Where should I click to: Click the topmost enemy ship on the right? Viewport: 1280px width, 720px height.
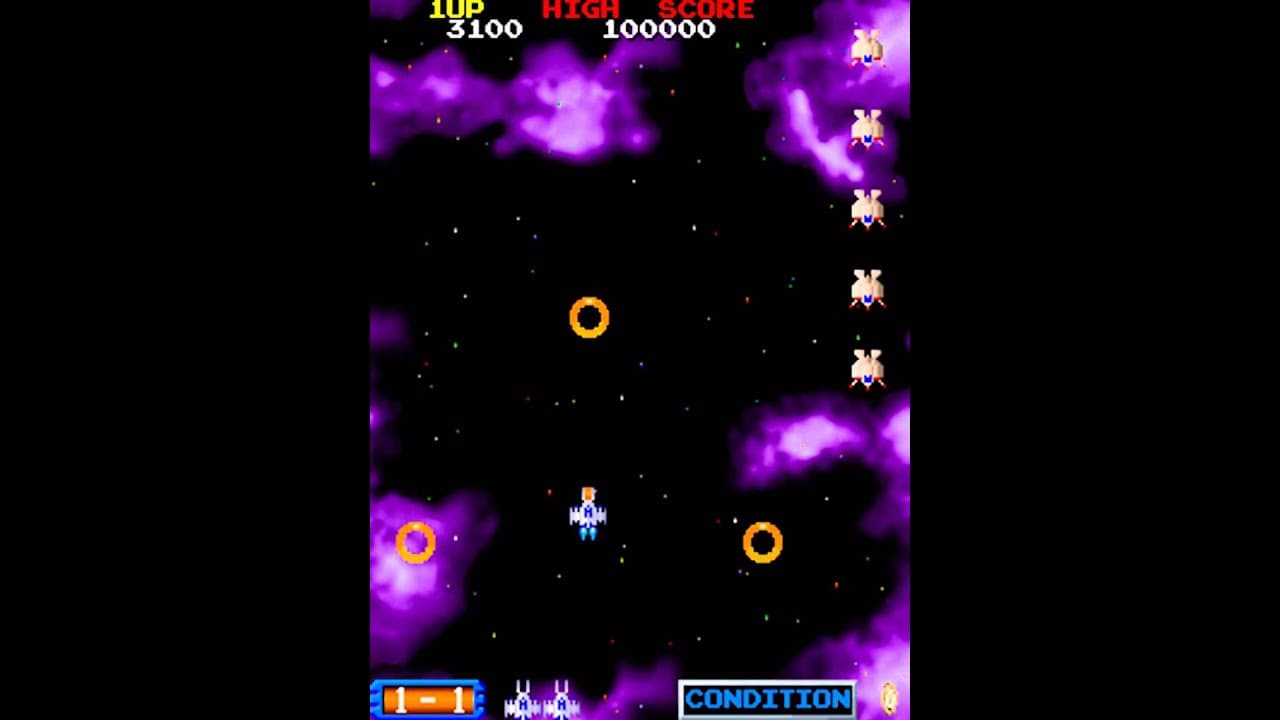(x=869, y=45)
